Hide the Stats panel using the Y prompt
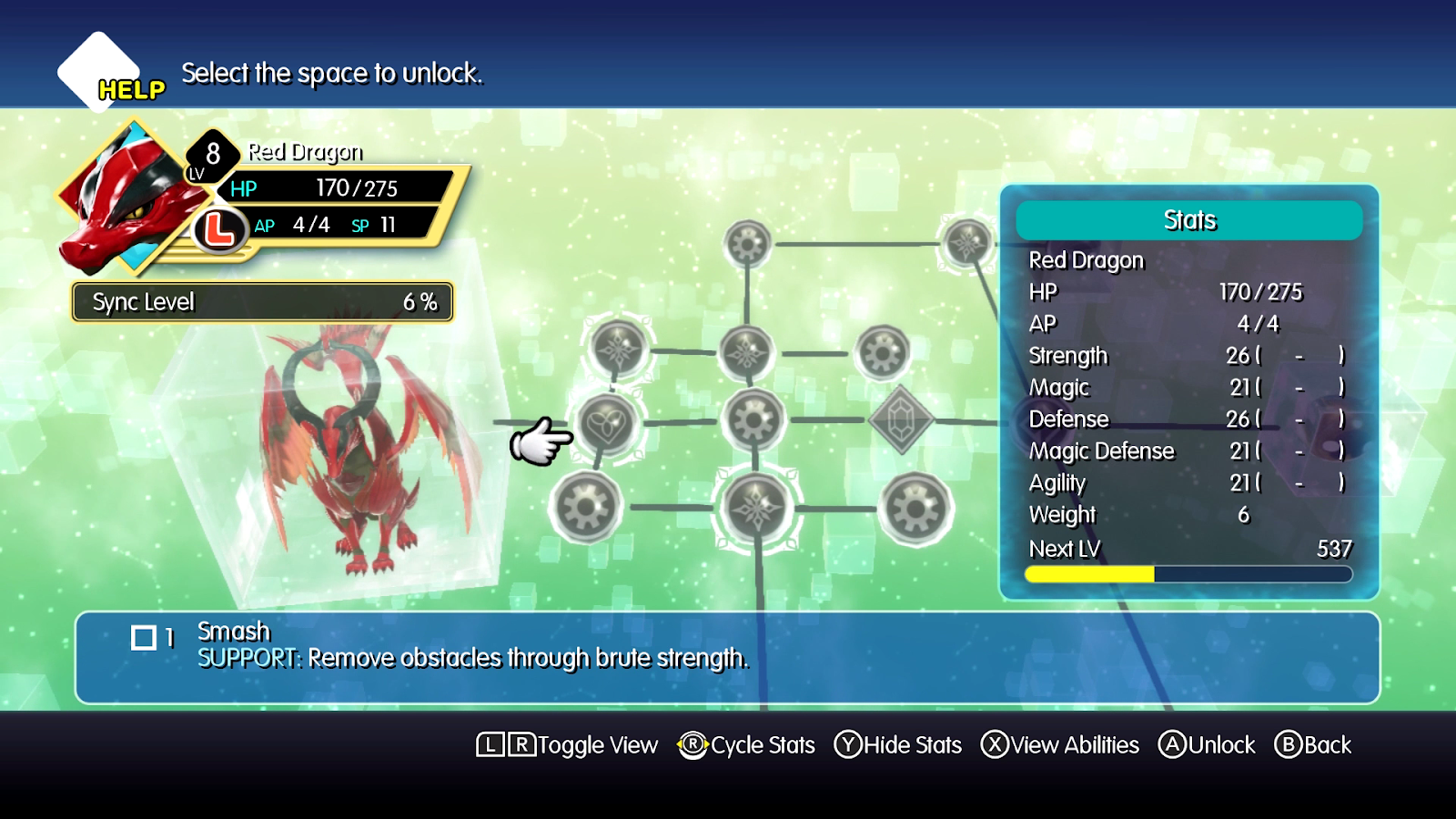 point(897,744)
